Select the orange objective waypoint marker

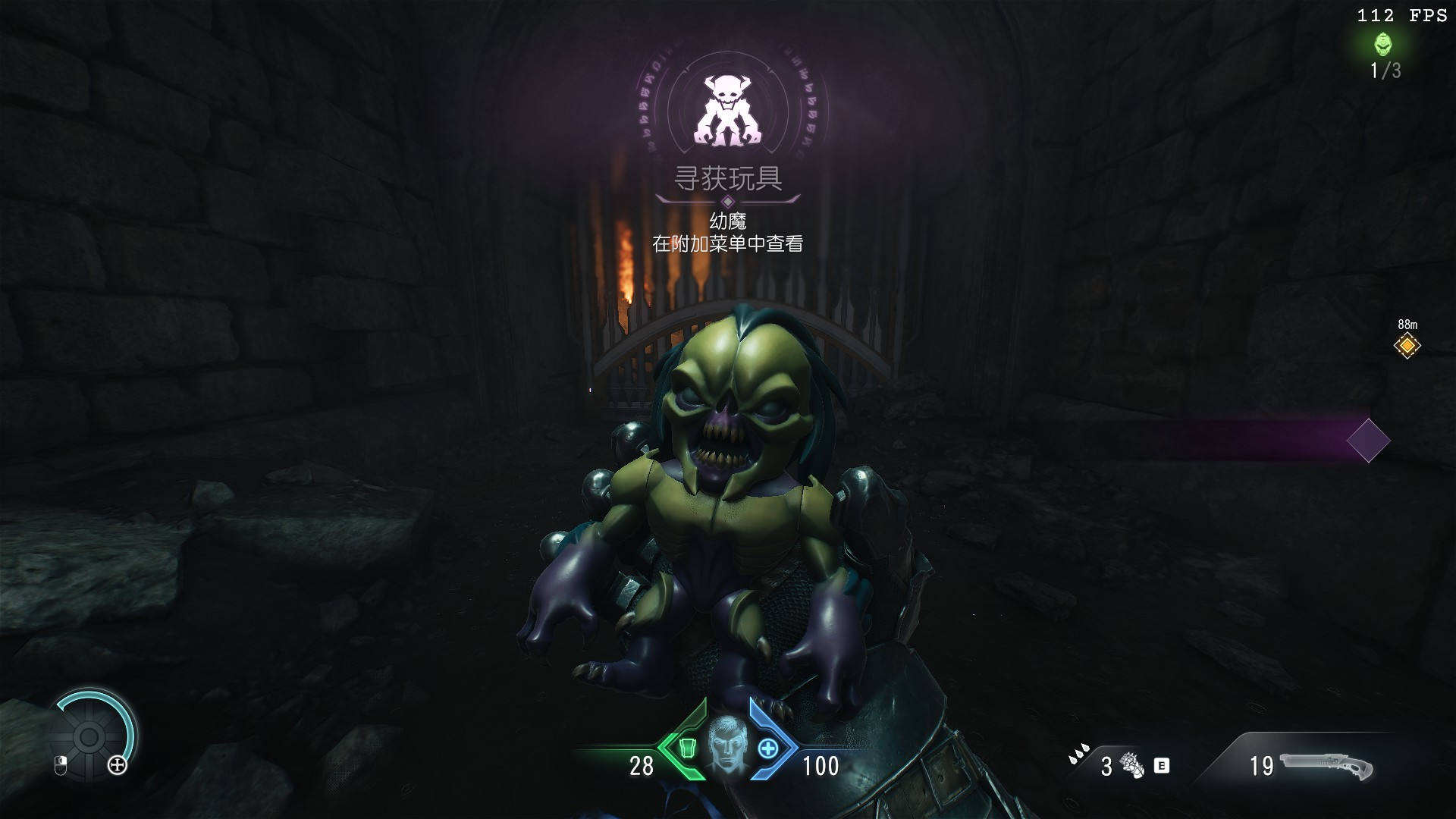[1407, 346]
